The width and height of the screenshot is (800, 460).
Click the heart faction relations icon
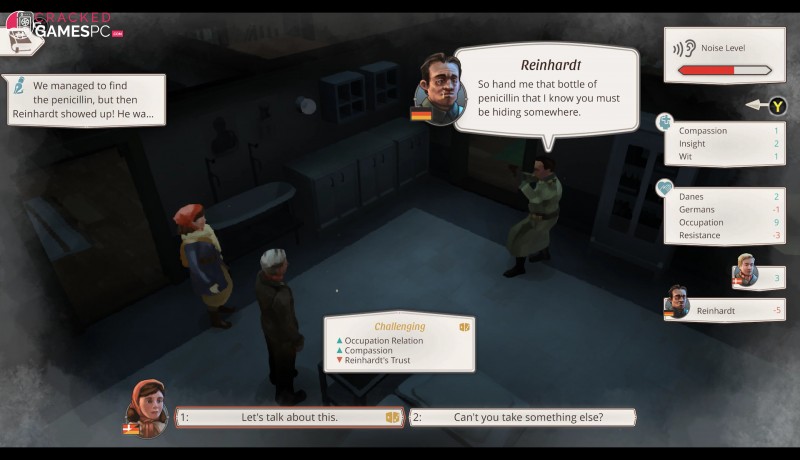(664, 187)
